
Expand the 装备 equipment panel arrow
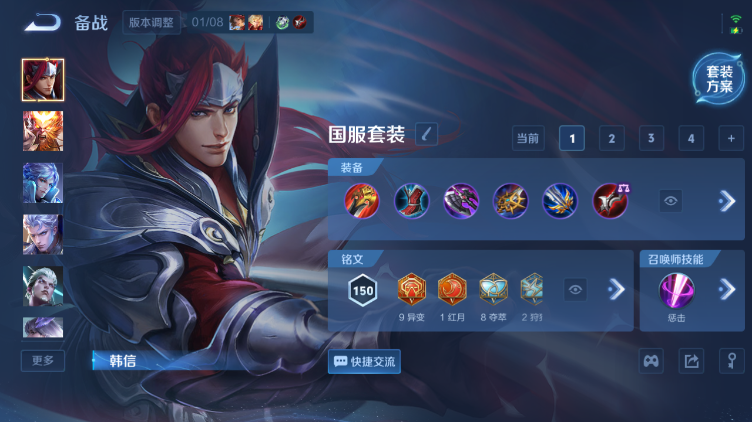coord(726,201)
